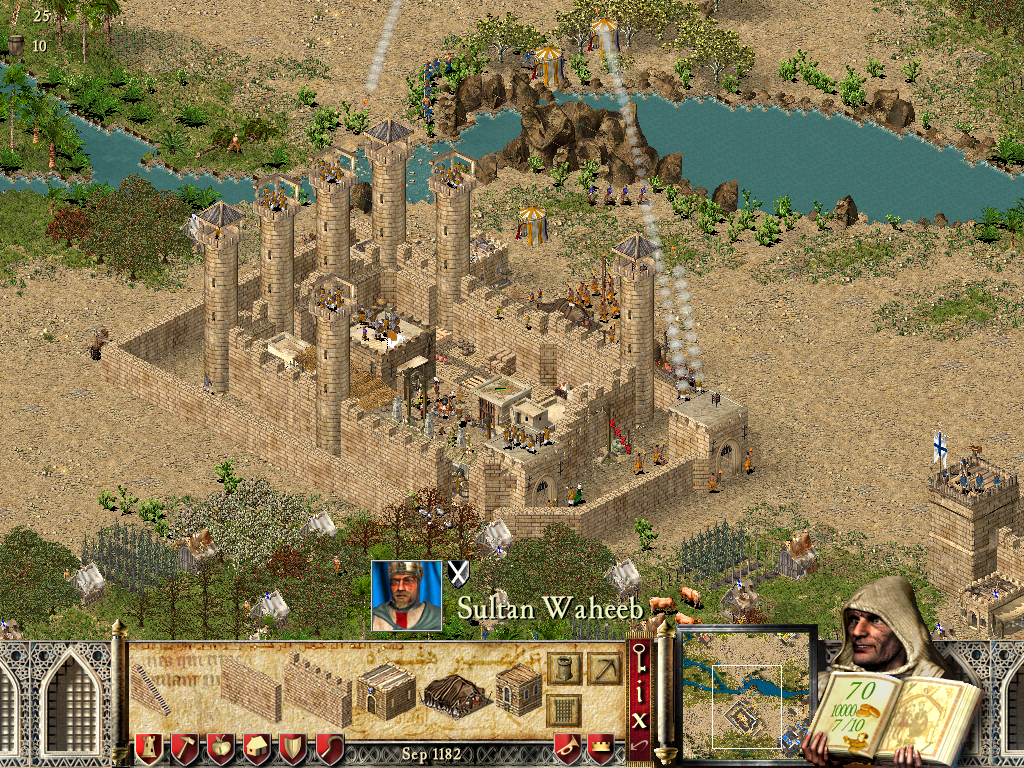Switch to the castle tower category
Screen dimensions: 1024x768
click(149, 747)
